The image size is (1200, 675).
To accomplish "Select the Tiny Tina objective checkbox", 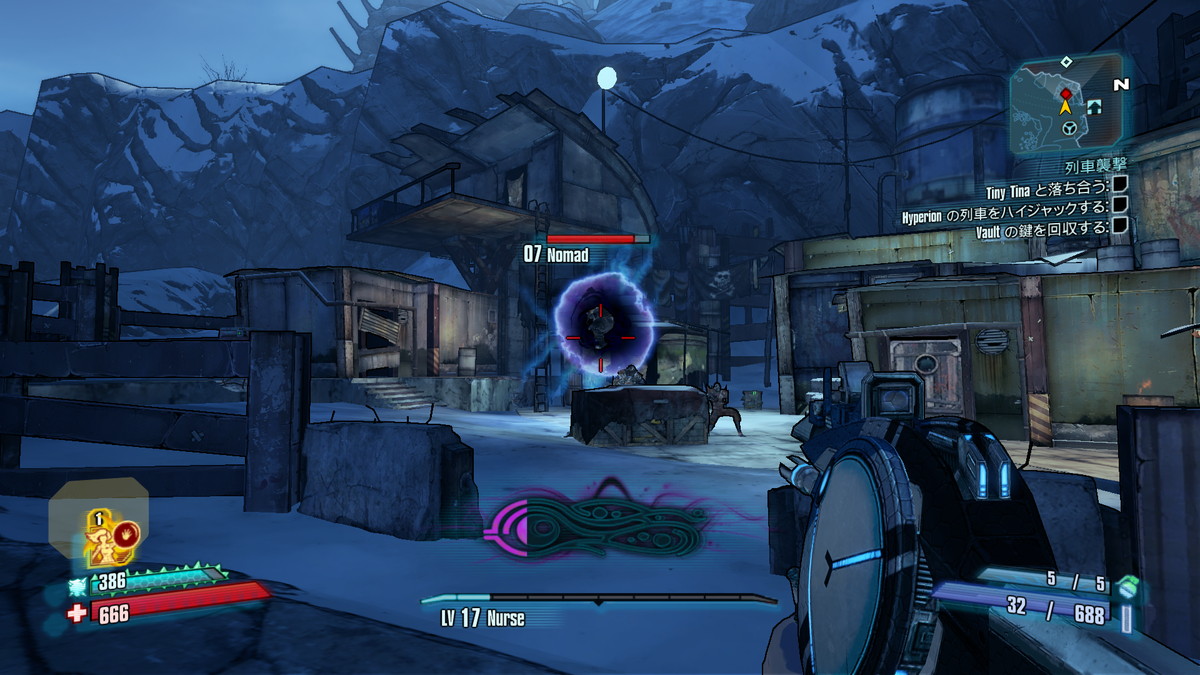I will coord(1120,184).
